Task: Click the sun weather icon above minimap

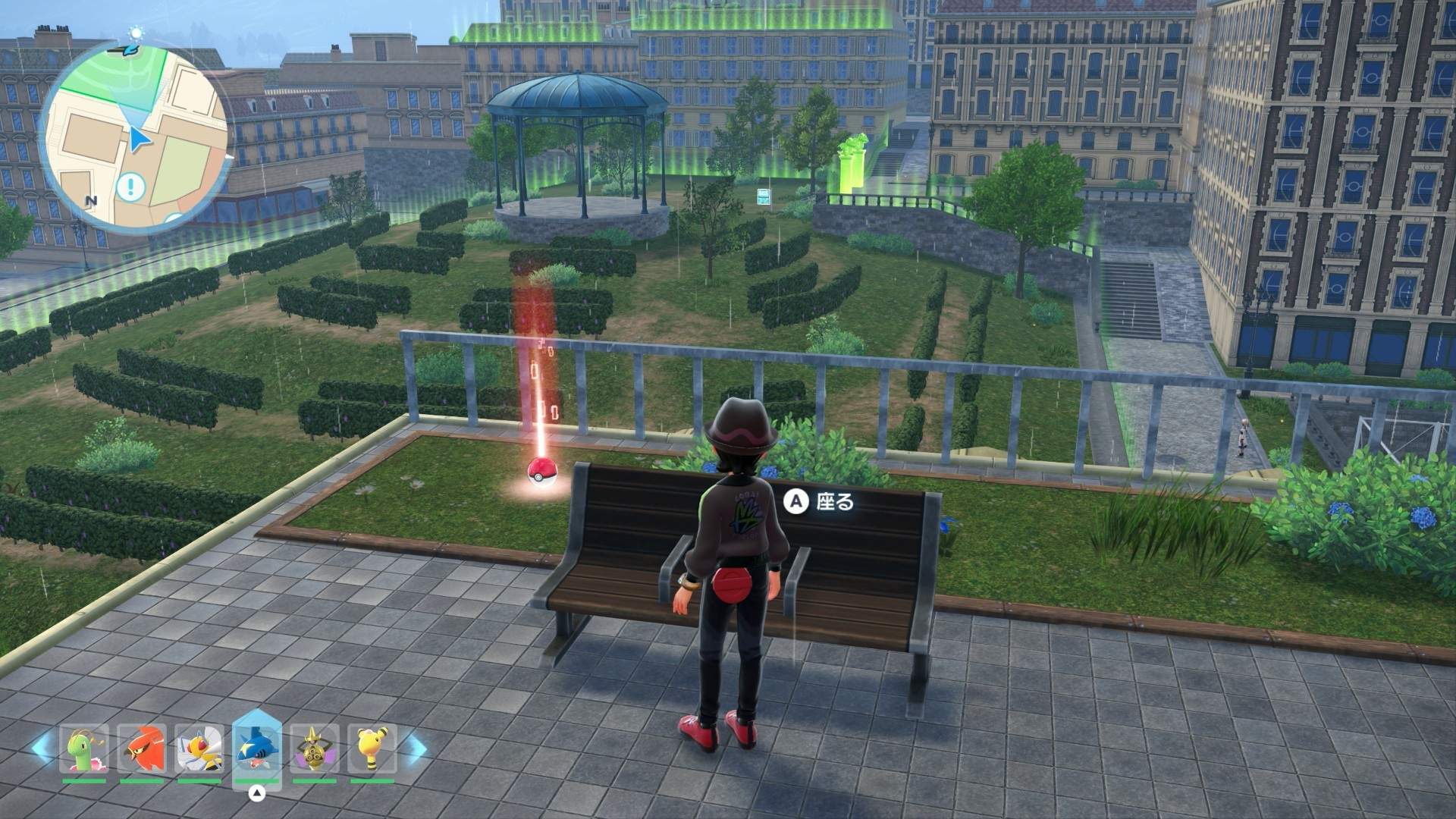Action: pos(136,33)
